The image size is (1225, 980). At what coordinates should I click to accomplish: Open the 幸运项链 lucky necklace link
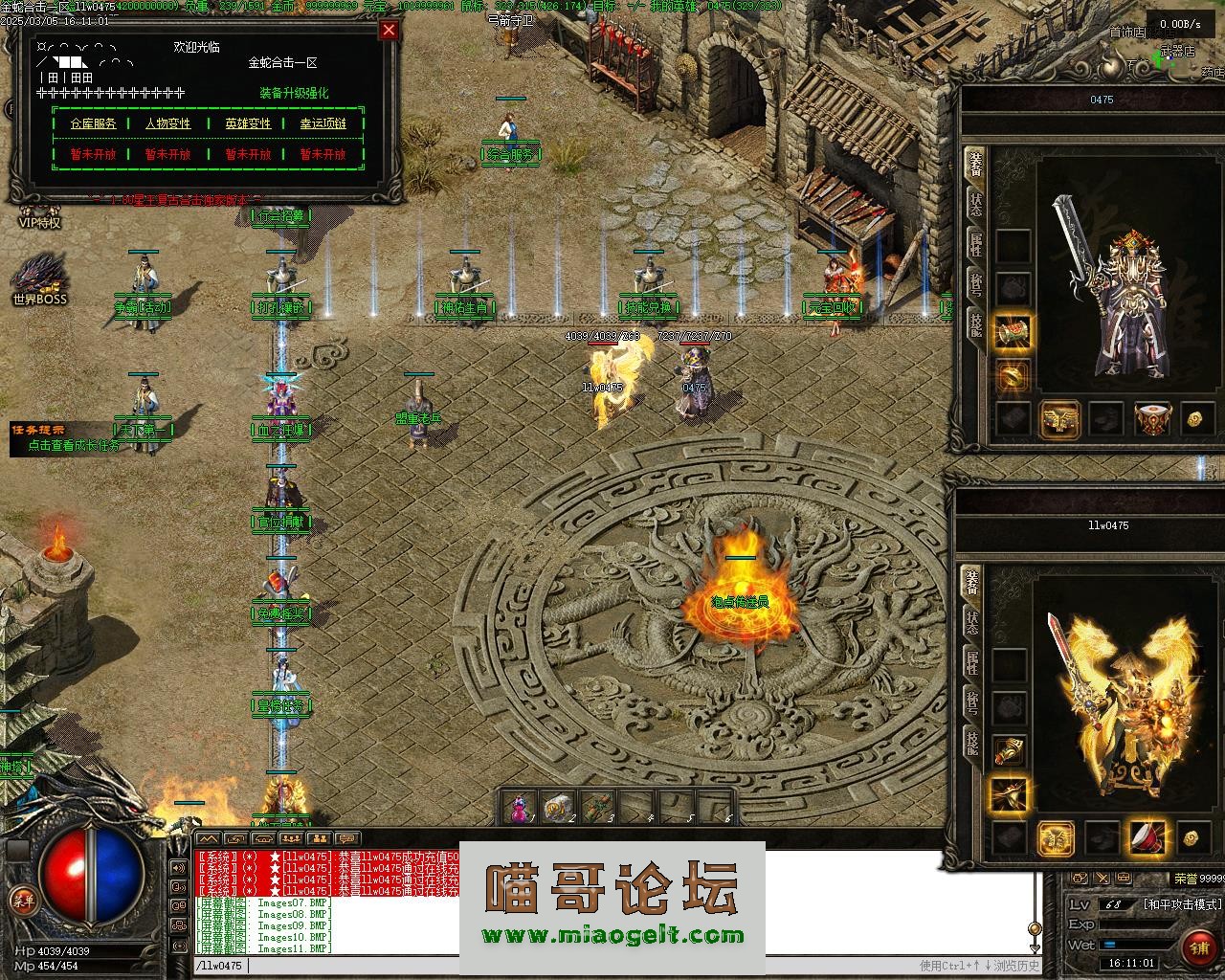point(323,123)
